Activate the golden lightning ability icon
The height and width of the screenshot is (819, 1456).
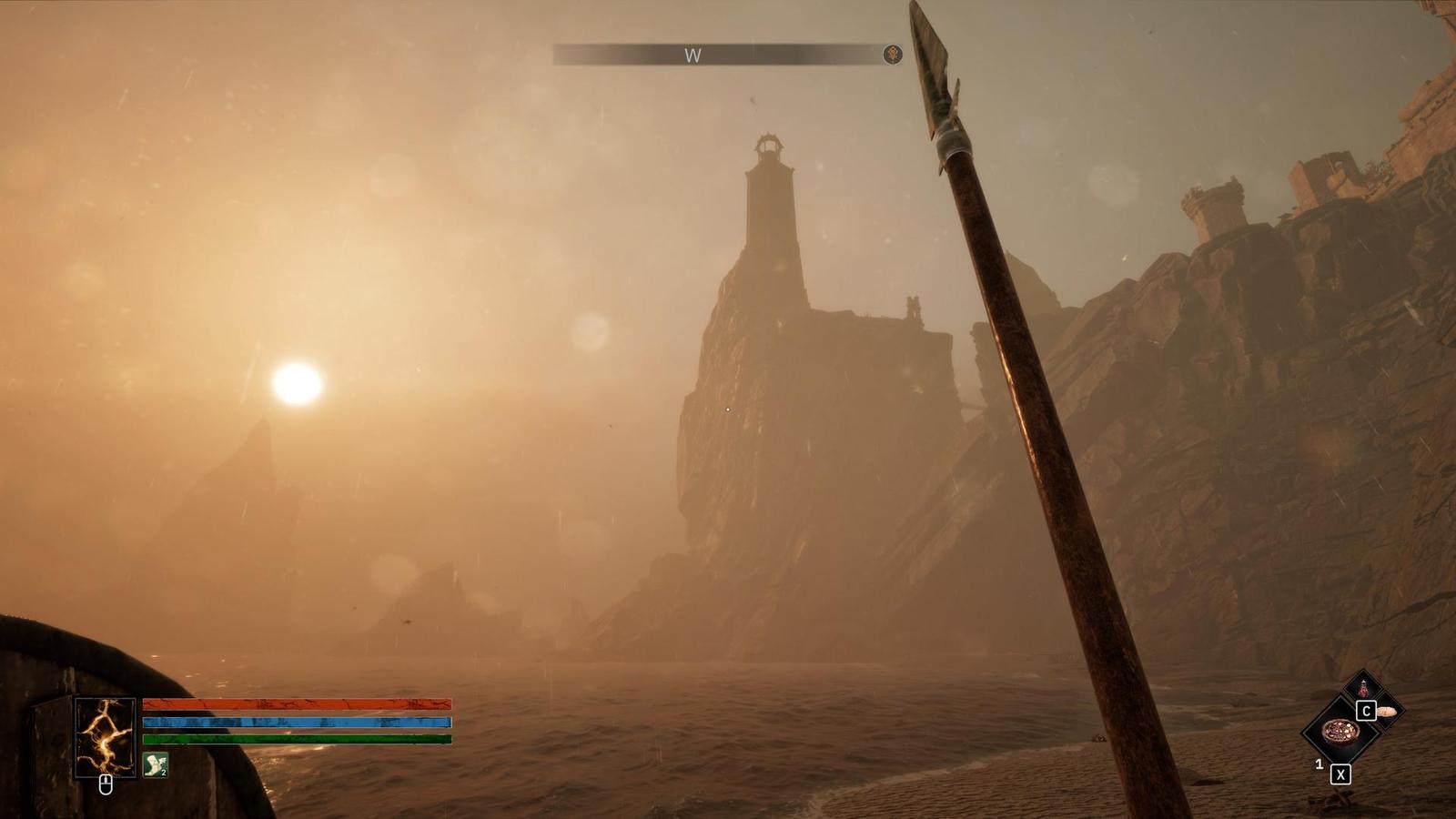pyautogui.click(x=105, y=736)
